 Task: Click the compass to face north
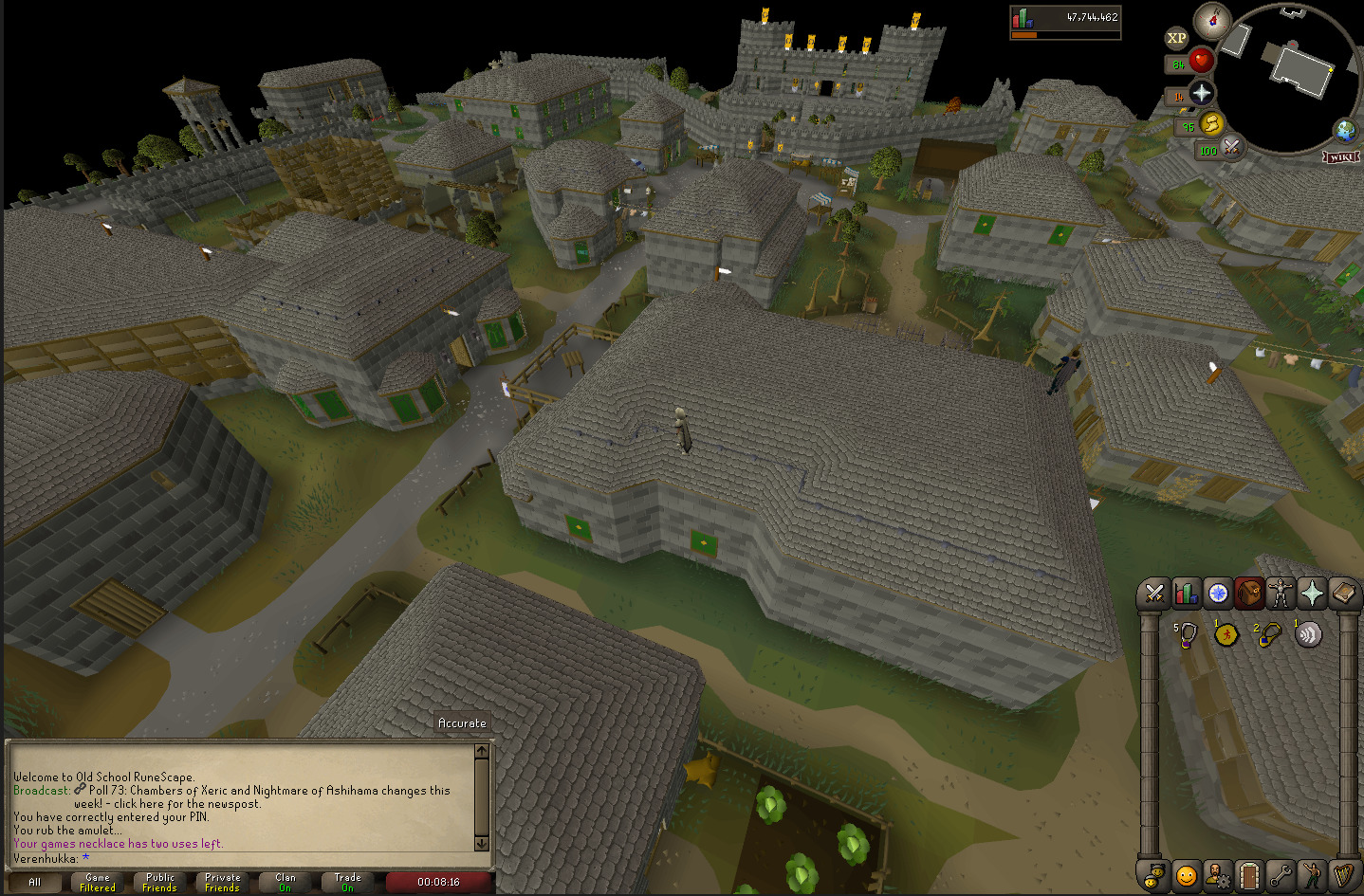point(1211,20)
